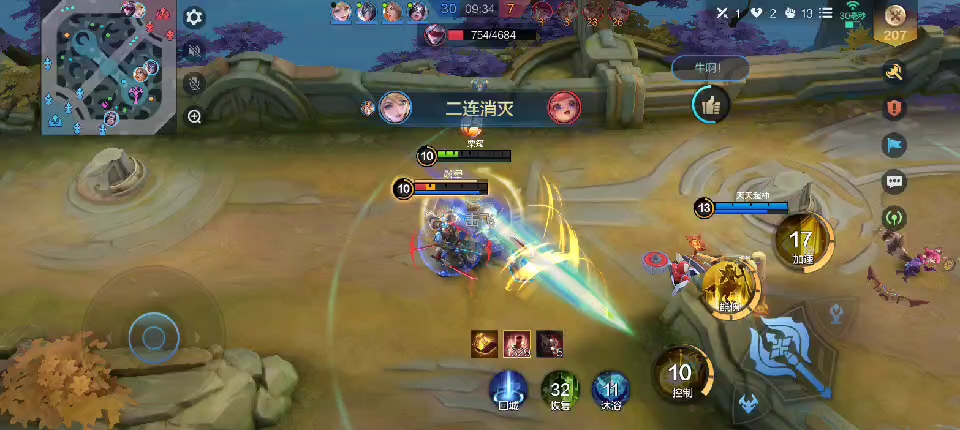Use the basic attack axe button
The width and height of the screenshot is (960, 430).
[x=790, y=351]
